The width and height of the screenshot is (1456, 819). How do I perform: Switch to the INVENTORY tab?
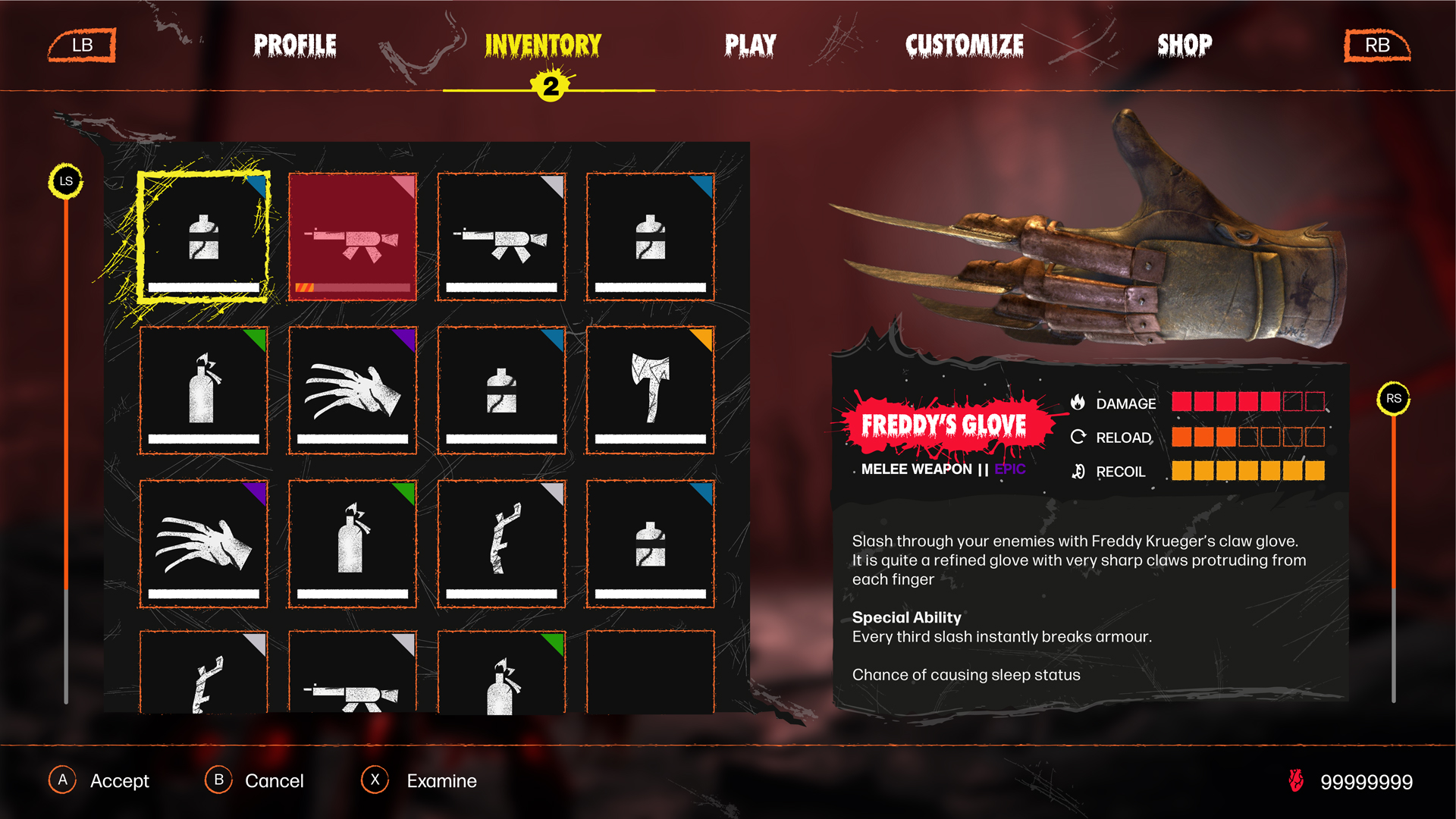(543, 45)
